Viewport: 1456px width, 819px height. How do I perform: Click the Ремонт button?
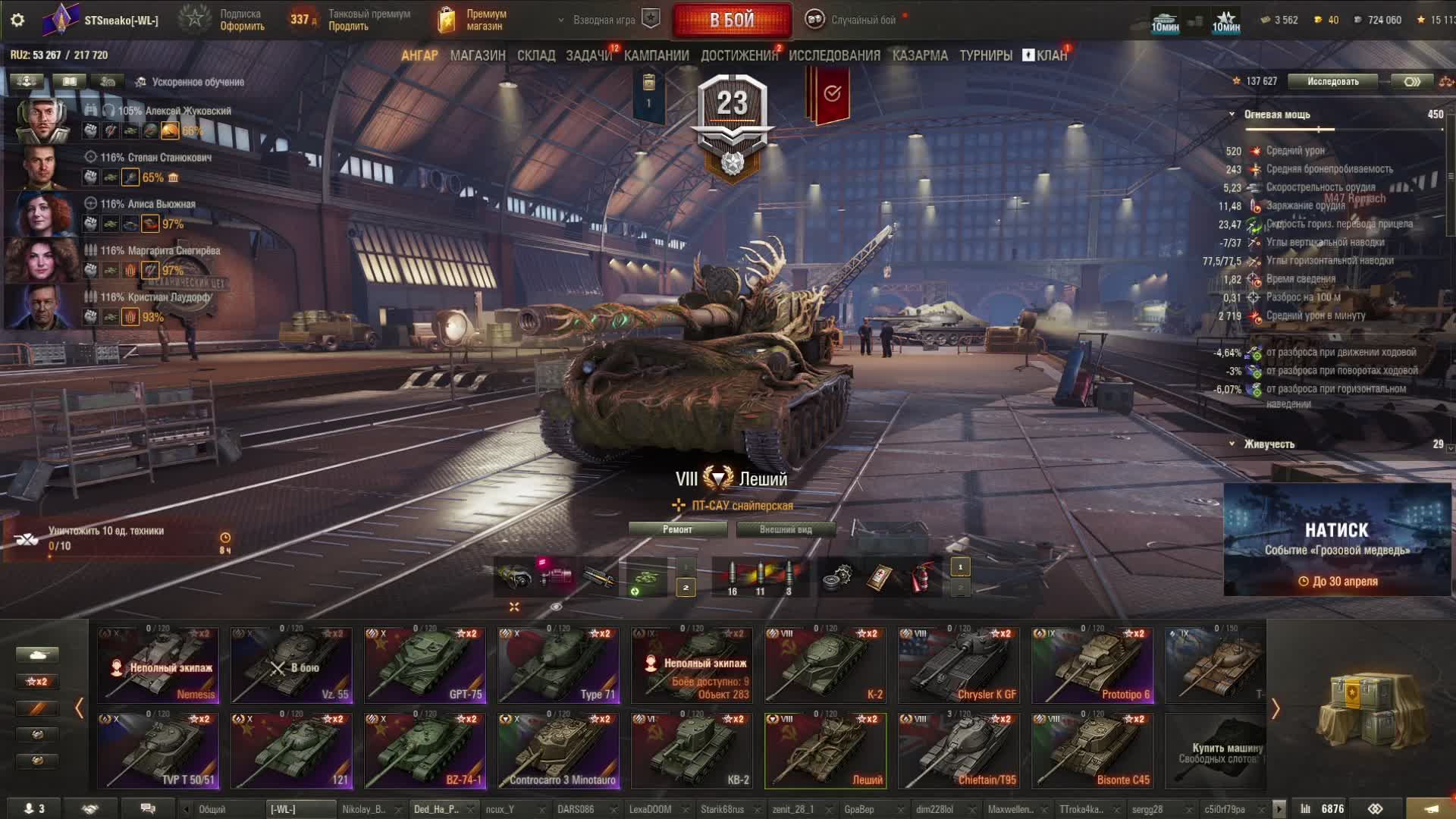pos(677,529)
